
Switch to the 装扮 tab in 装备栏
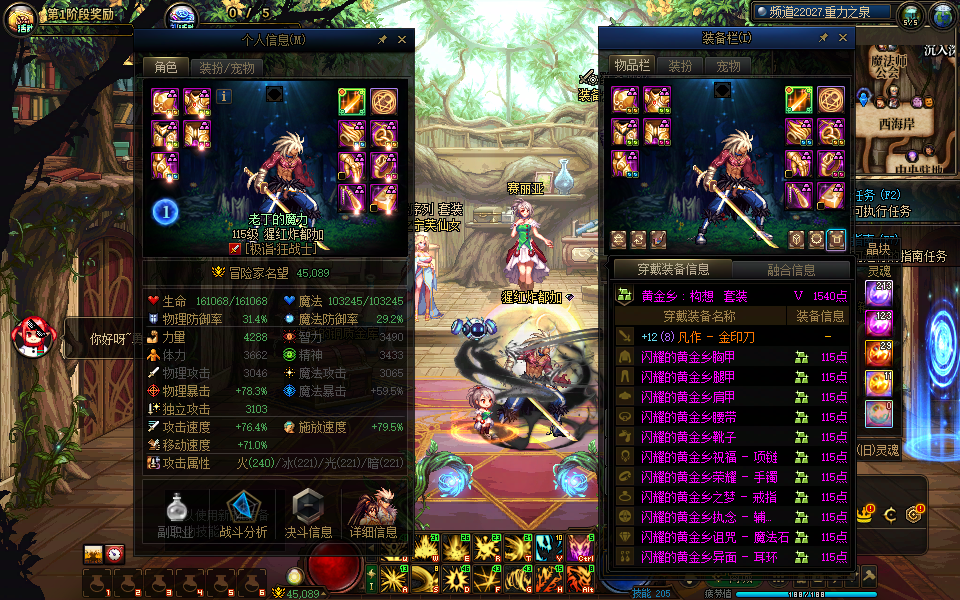(679, 66)
